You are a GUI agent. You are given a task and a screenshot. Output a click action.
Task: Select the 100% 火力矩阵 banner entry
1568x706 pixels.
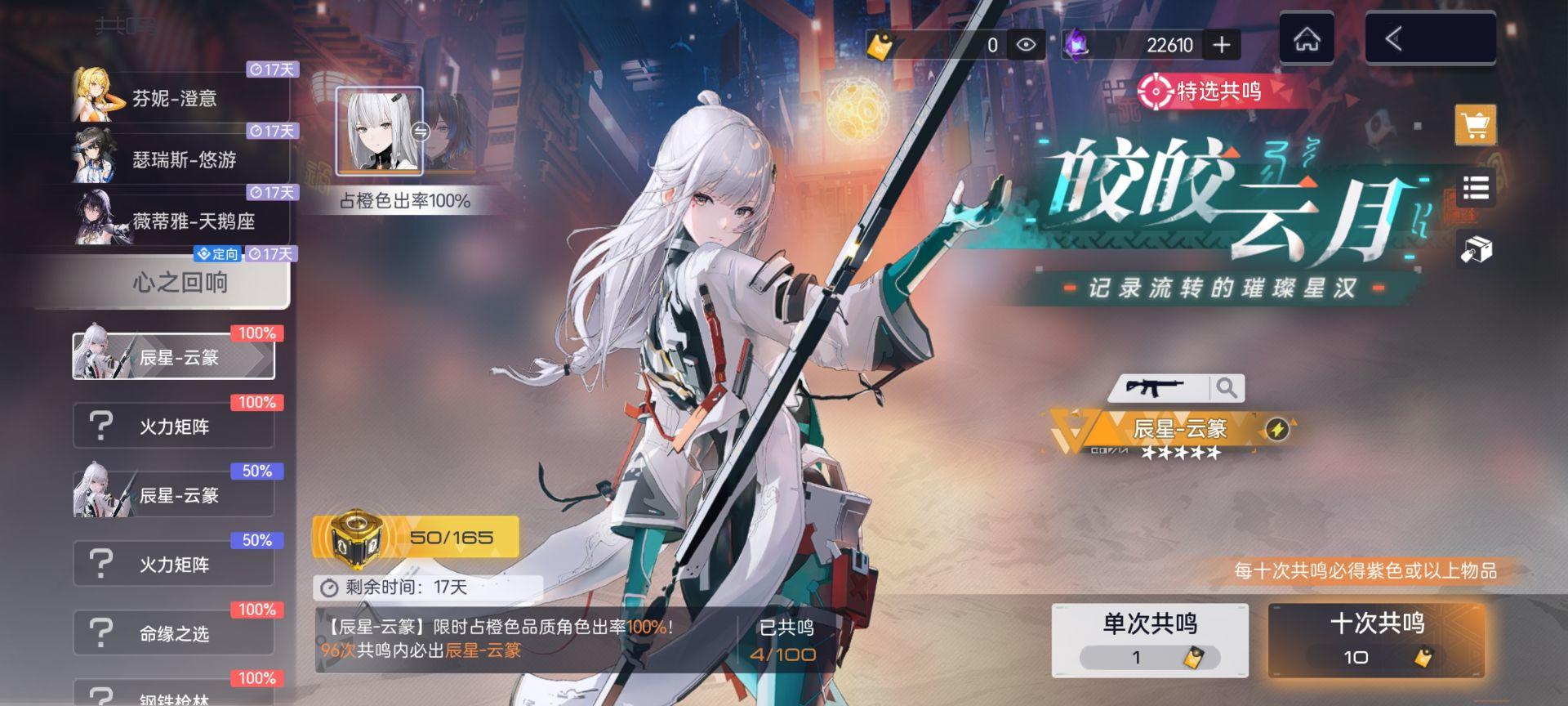click(x=173, y=424)
